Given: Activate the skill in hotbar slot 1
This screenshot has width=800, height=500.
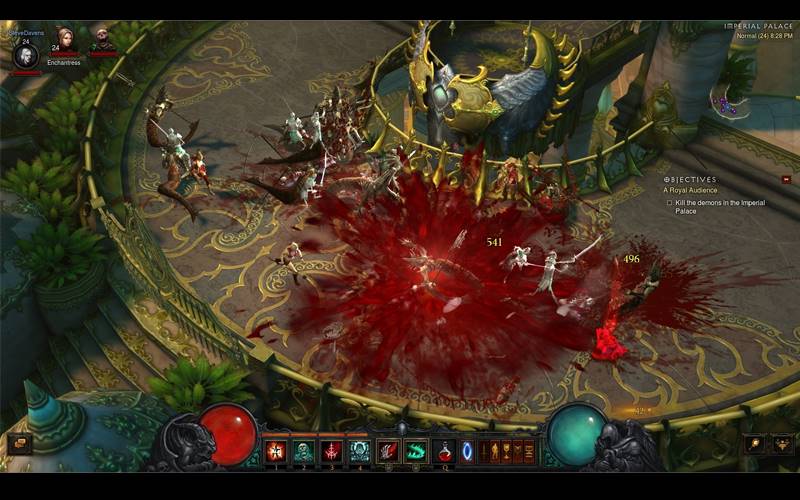Looking at the screenshot, I should (x=275, y=451).
